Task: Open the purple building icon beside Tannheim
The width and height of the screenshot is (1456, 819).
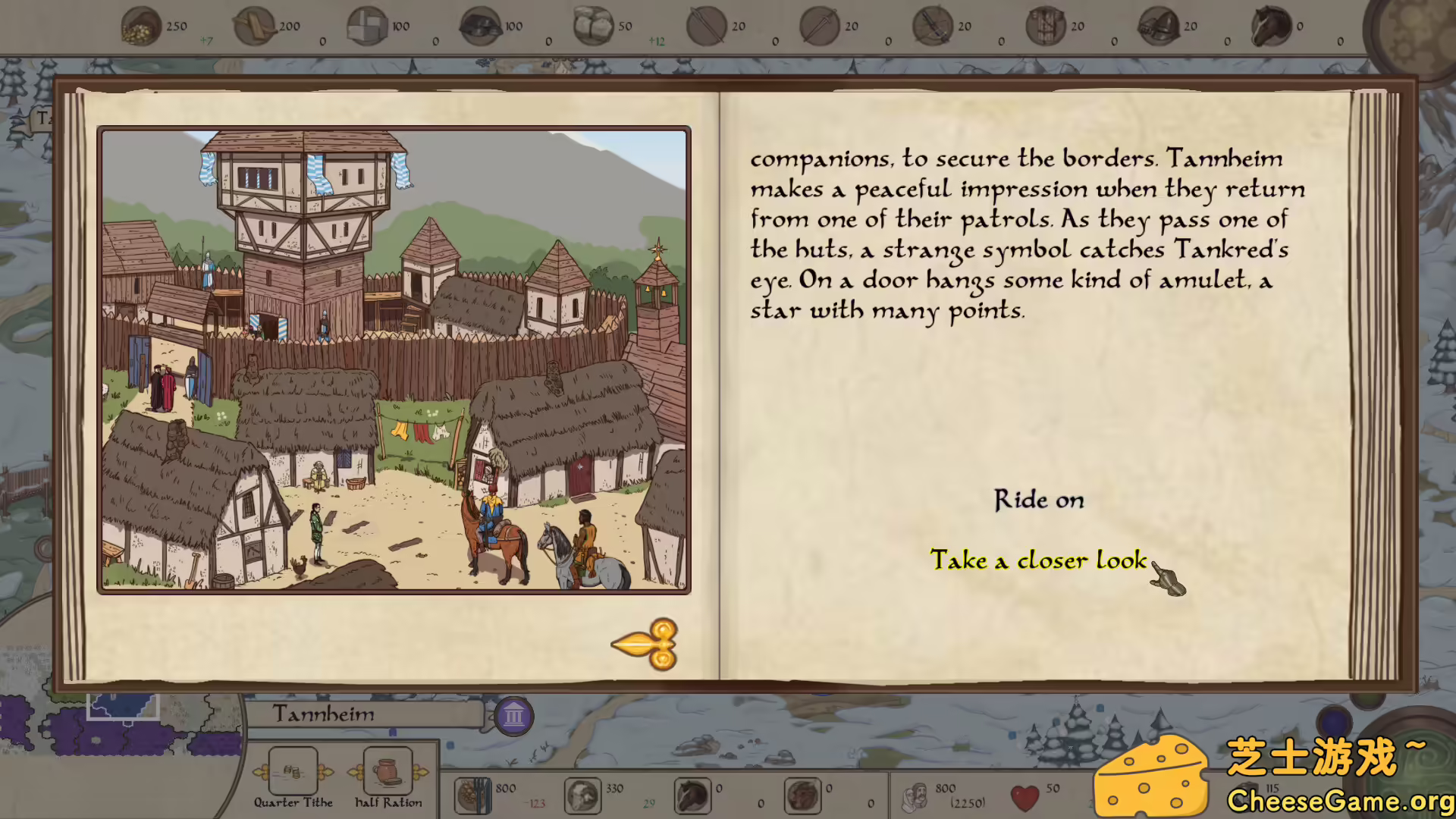Action: pos(514,715)
